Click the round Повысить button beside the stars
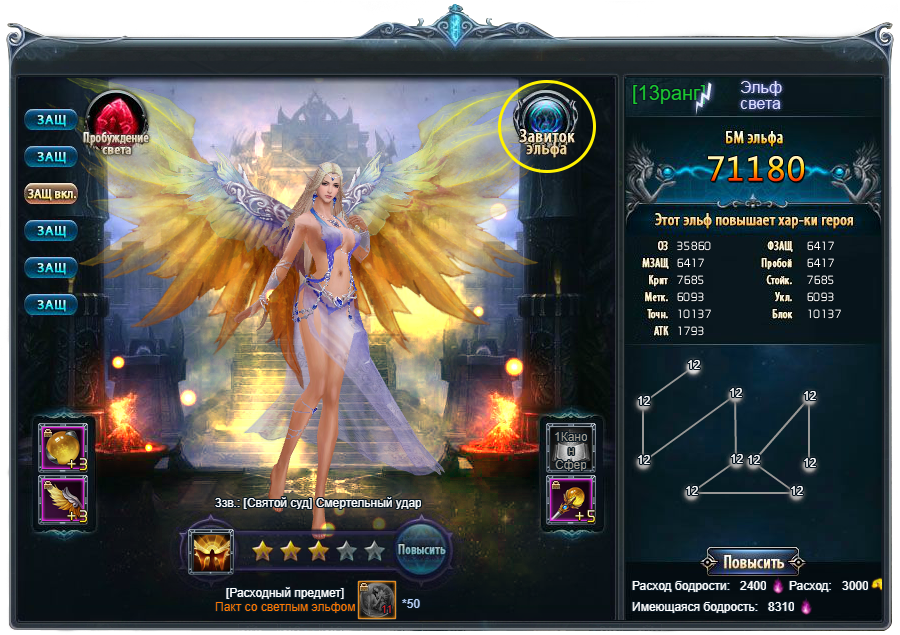The width and height of the screenshot is (900, 635). (x=422, y=549)
